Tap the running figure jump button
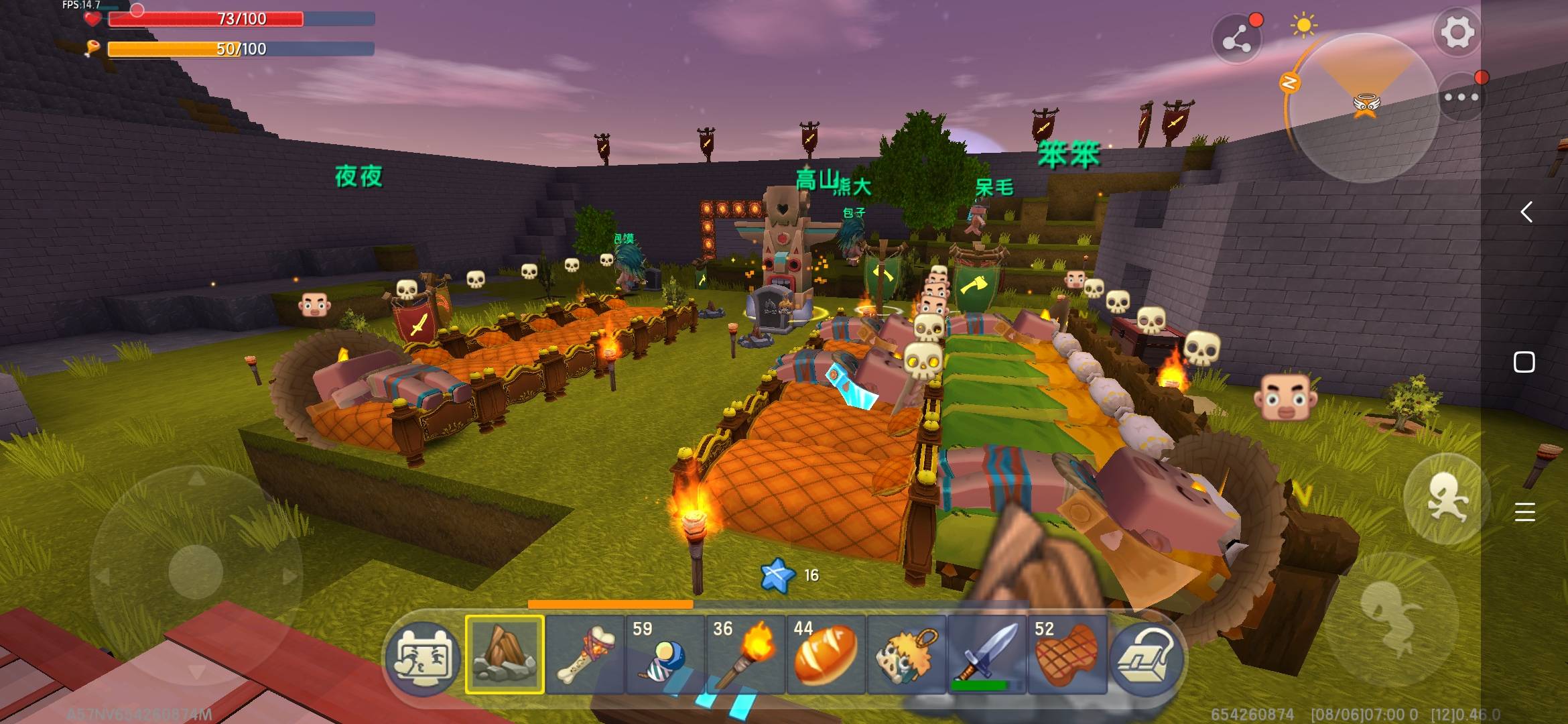 1446,498
